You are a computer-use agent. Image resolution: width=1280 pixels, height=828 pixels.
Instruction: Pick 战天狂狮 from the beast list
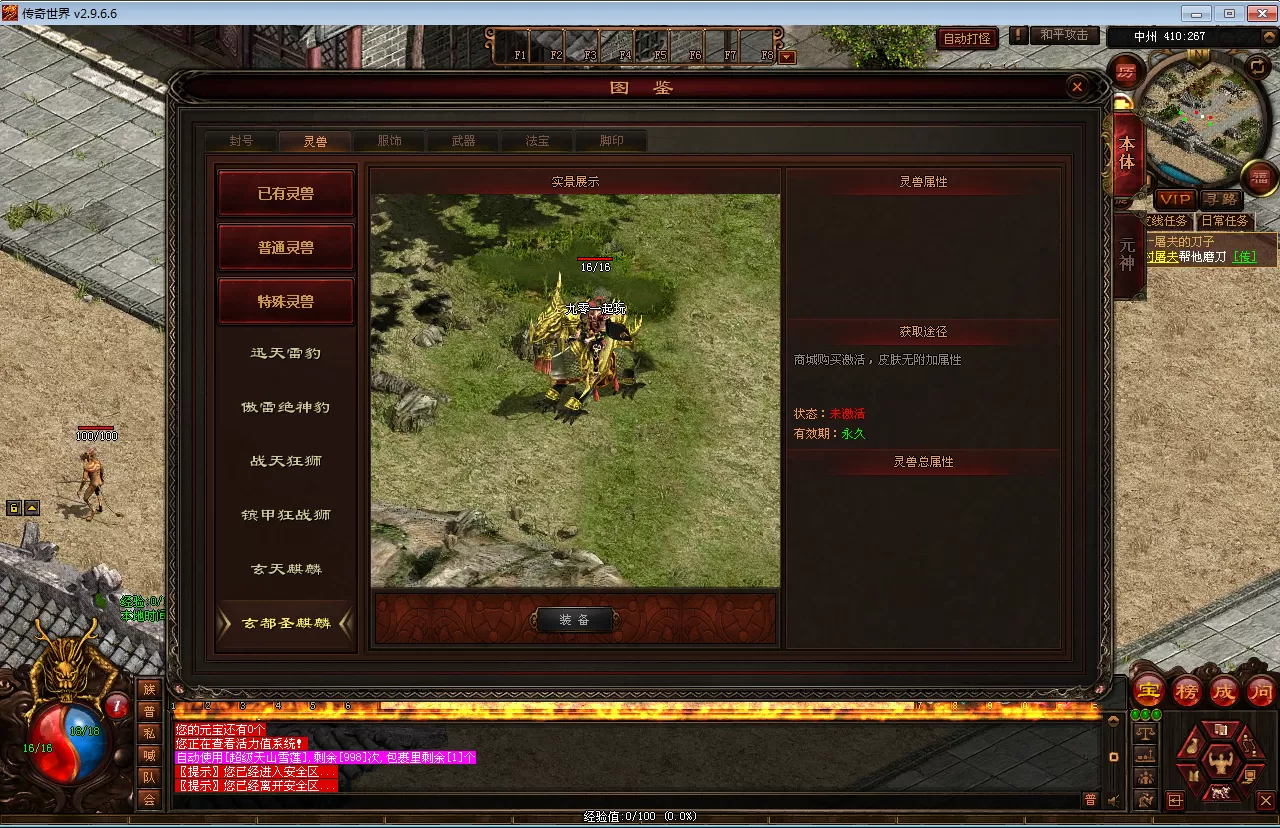(286, 461)
